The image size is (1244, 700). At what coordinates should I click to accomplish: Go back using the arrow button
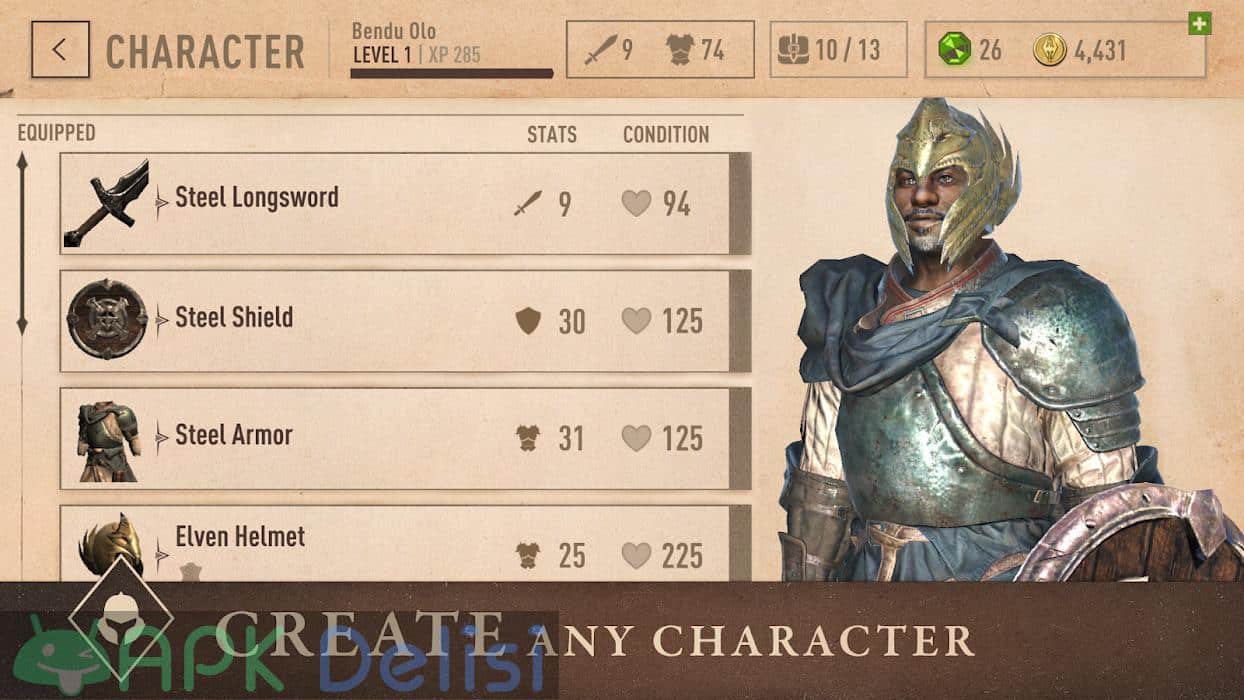[60, 50]
